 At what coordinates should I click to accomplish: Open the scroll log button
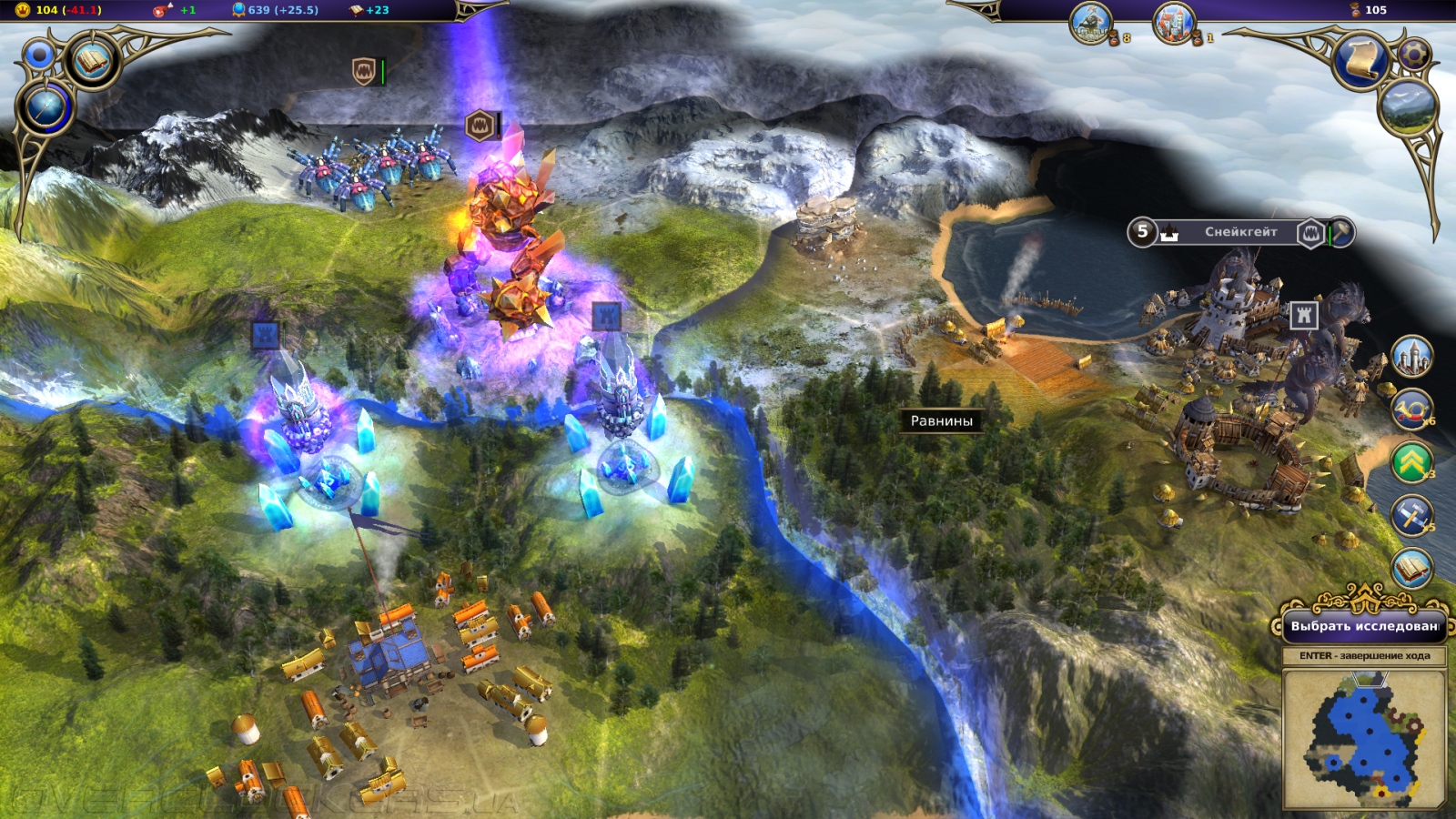(1360, 60)
